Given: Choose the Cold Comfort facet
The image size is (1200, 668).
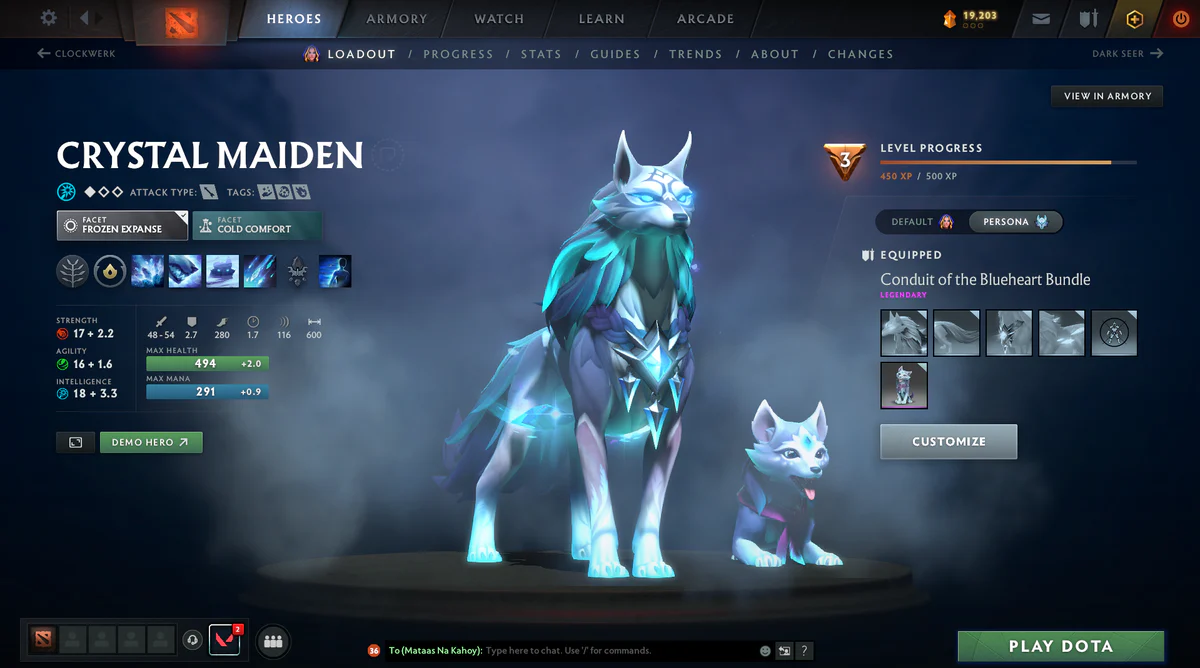Looking at the screenshot, I should 257,225.
